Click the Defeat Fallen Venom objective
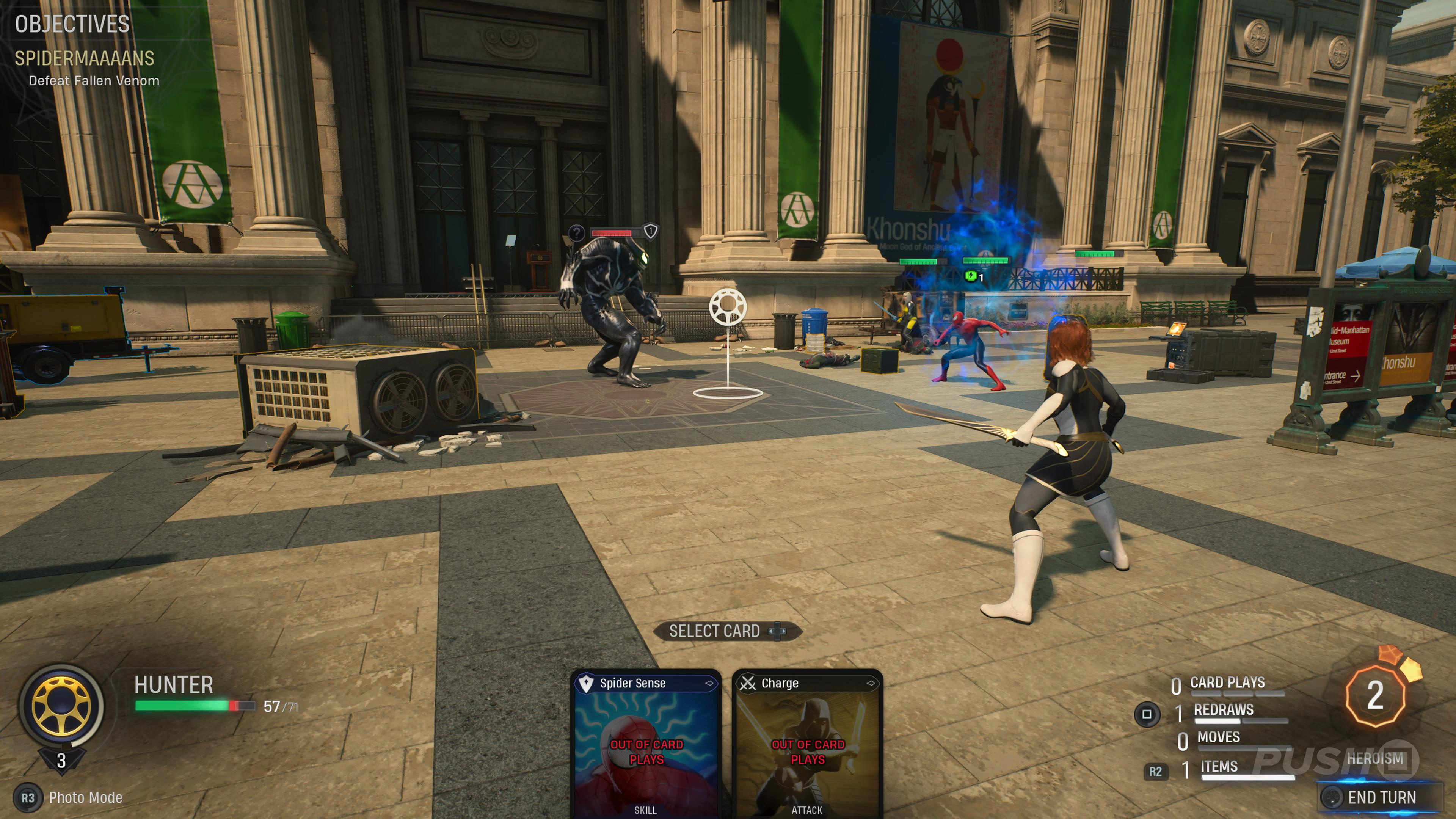Viewport: 1456px width, 819px height. pos(94,81)
